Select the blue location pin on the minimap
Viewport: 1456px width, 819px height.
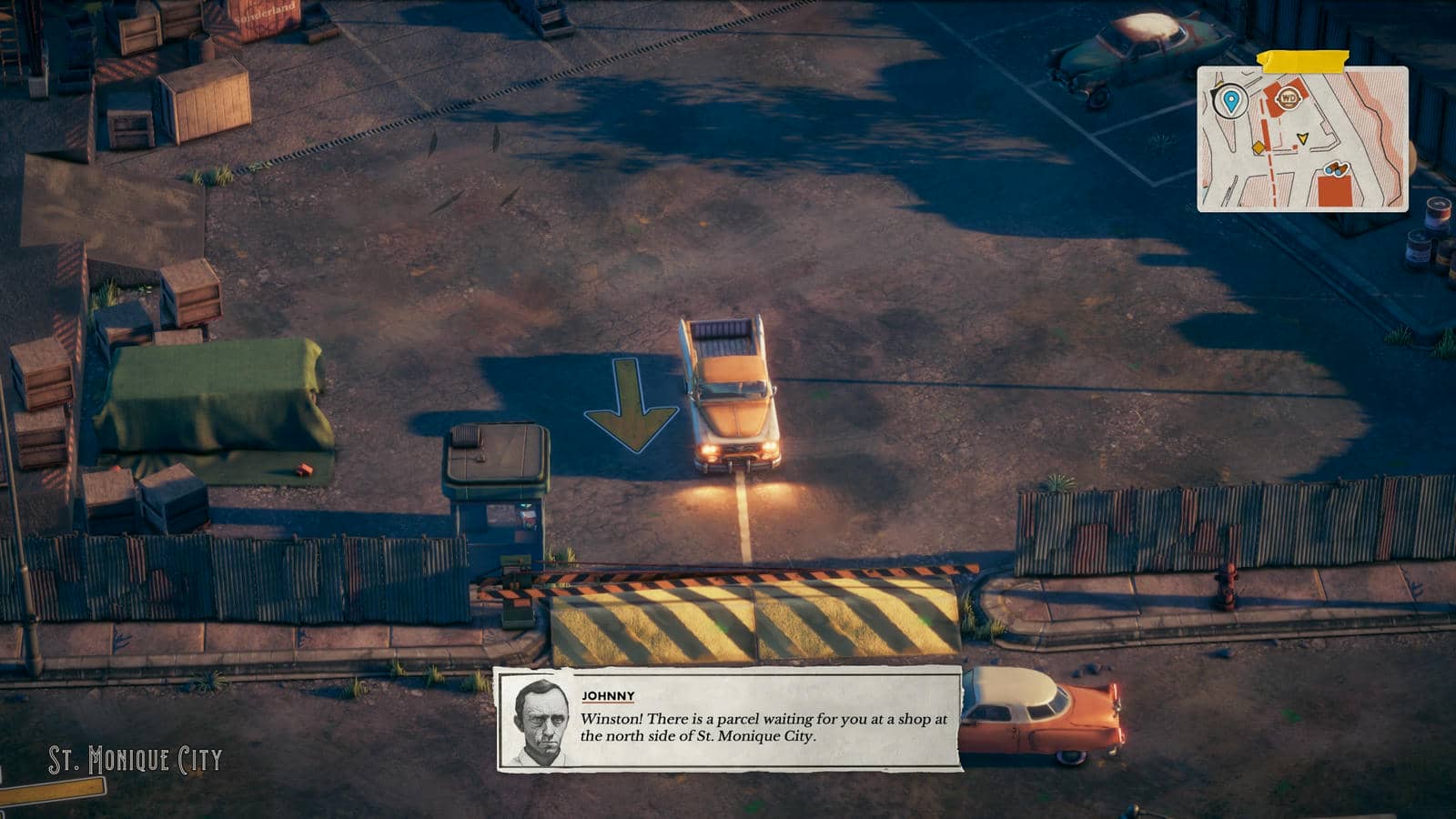(1231, 99)
